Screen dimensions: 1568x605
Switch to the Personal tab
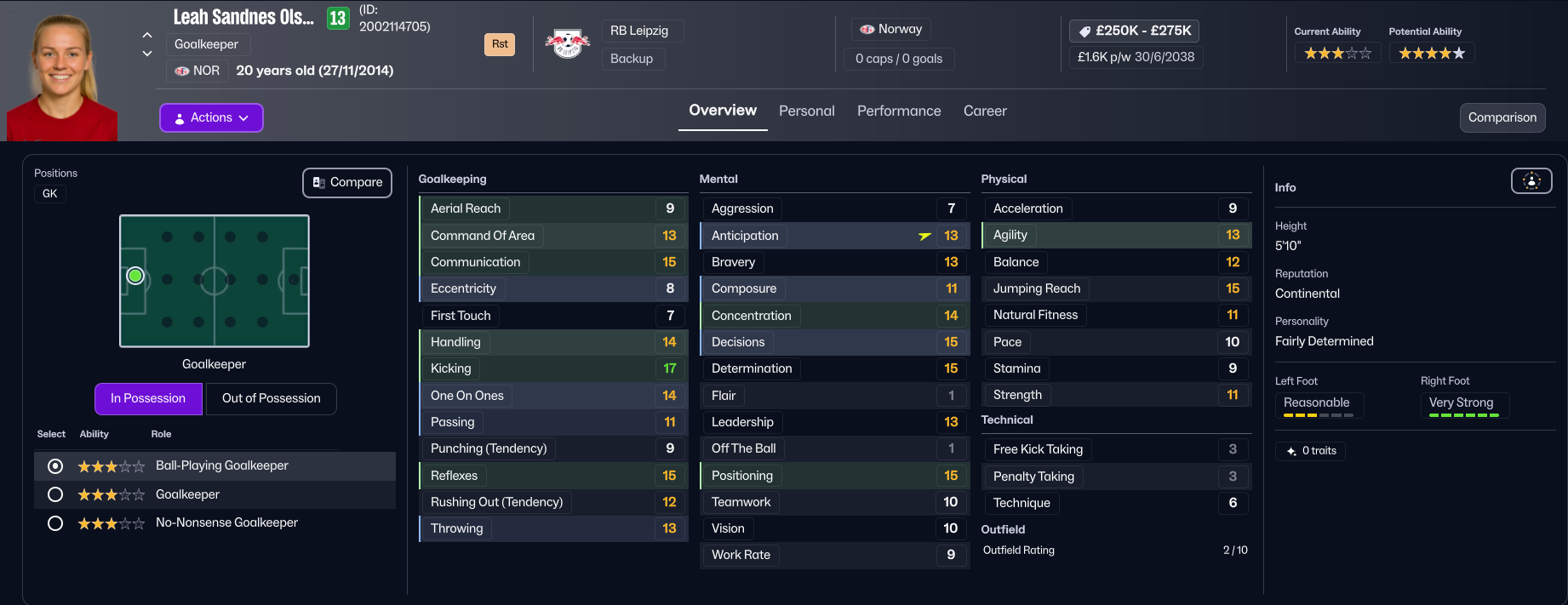806,111
